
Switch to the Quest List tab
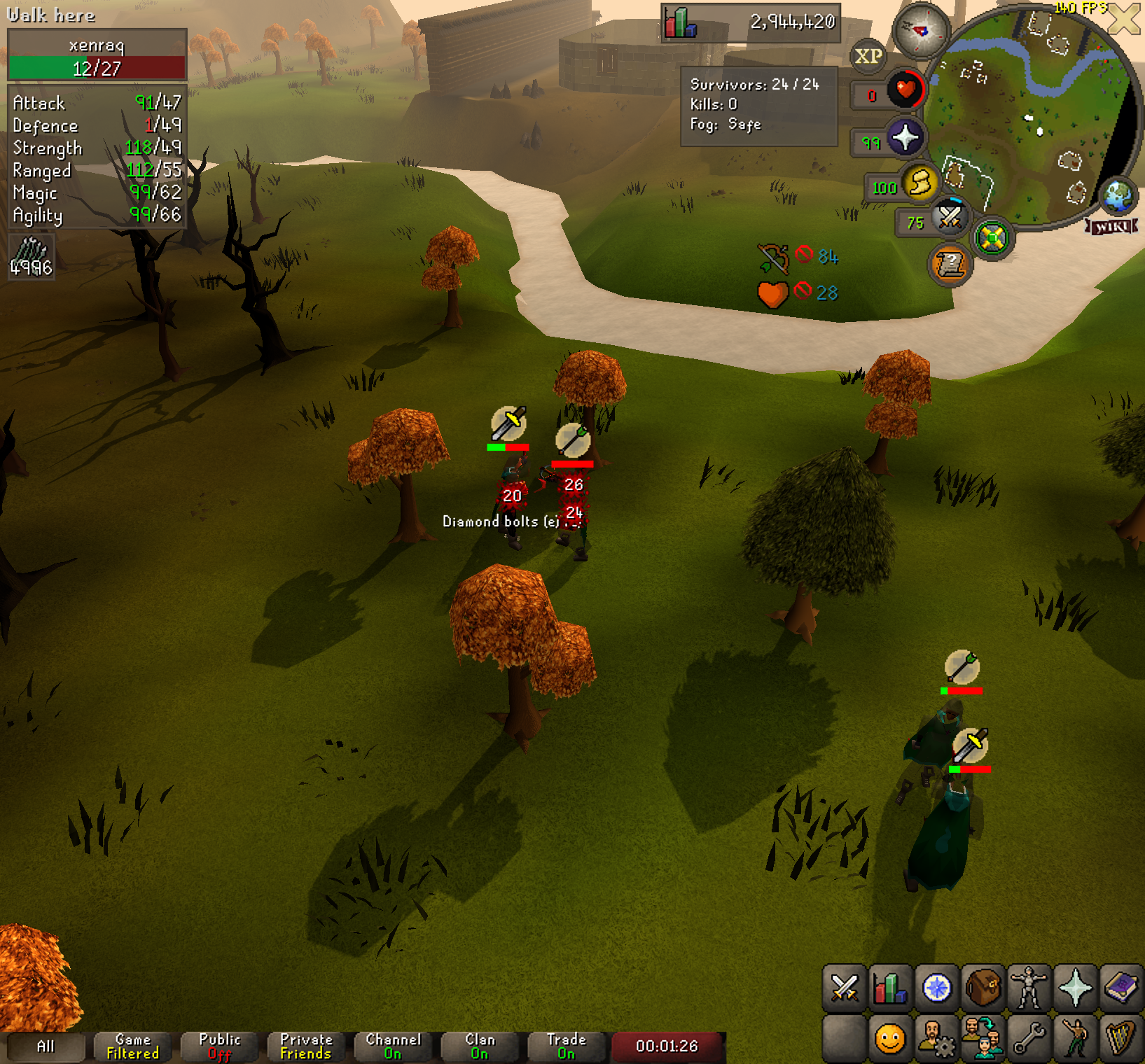pos(936,988)
